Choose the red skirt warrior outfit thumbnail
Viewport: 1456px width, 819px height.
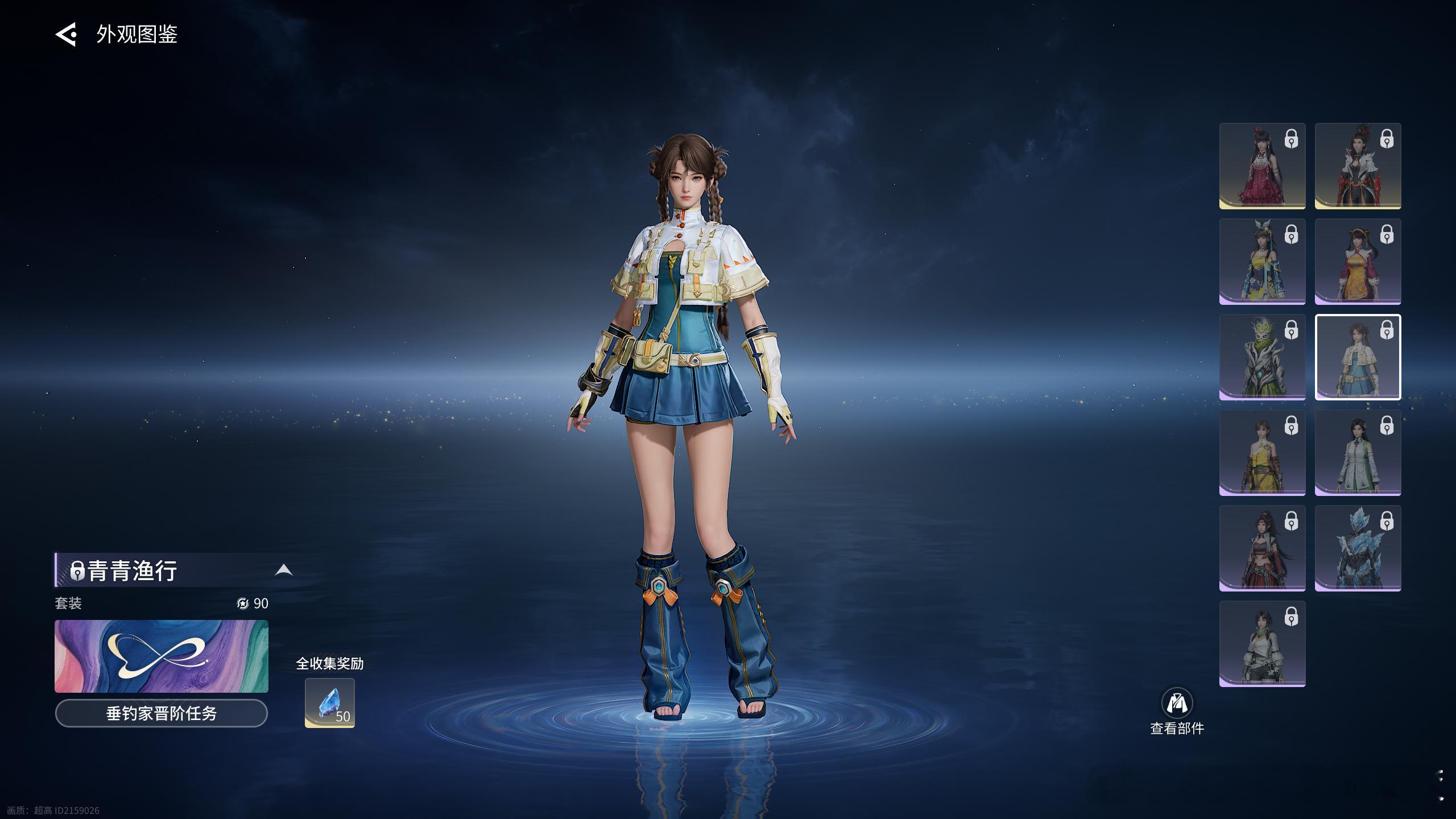(1262, 548)
